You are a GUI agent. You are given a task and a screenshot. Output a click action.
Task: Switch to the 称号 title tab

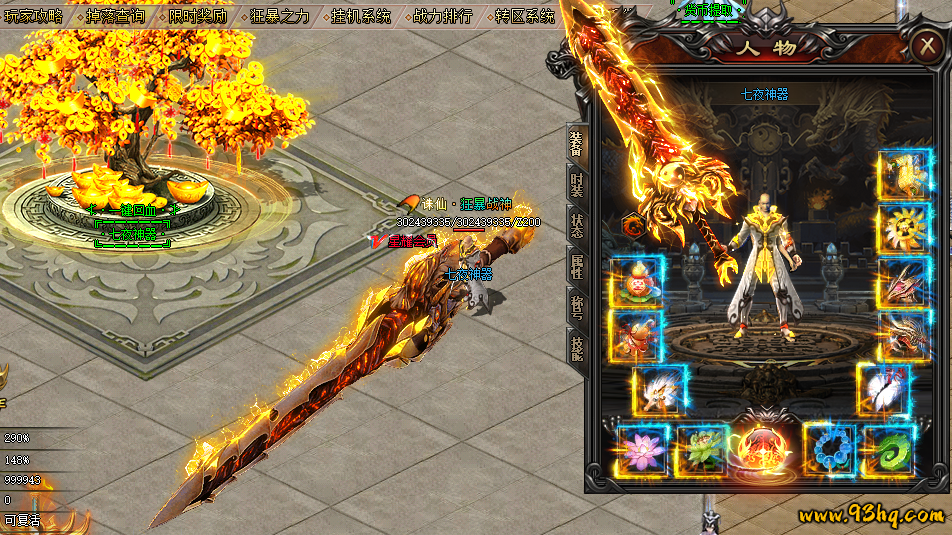577,306
